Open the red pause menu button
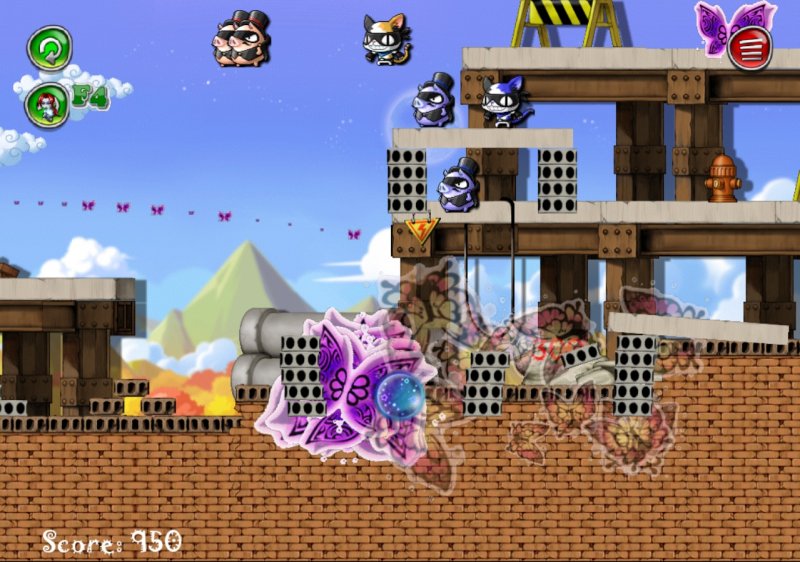800x562 pixels. (x=750, y=49)
